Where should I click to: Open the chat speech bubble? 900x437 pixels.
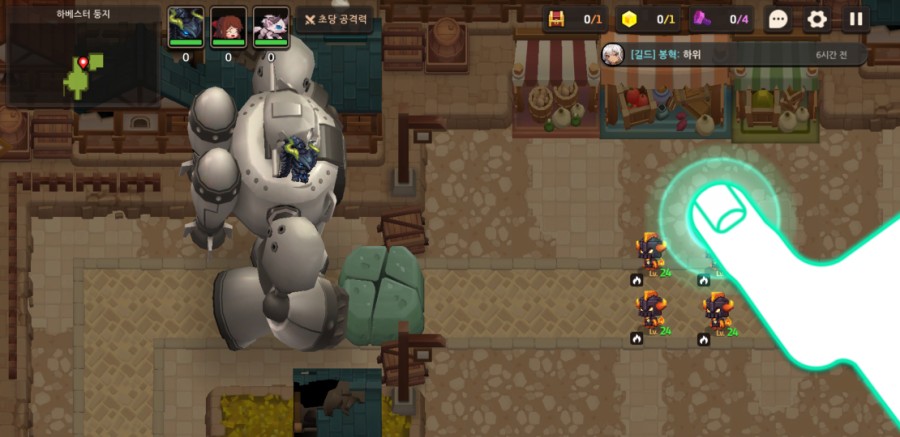779,19
